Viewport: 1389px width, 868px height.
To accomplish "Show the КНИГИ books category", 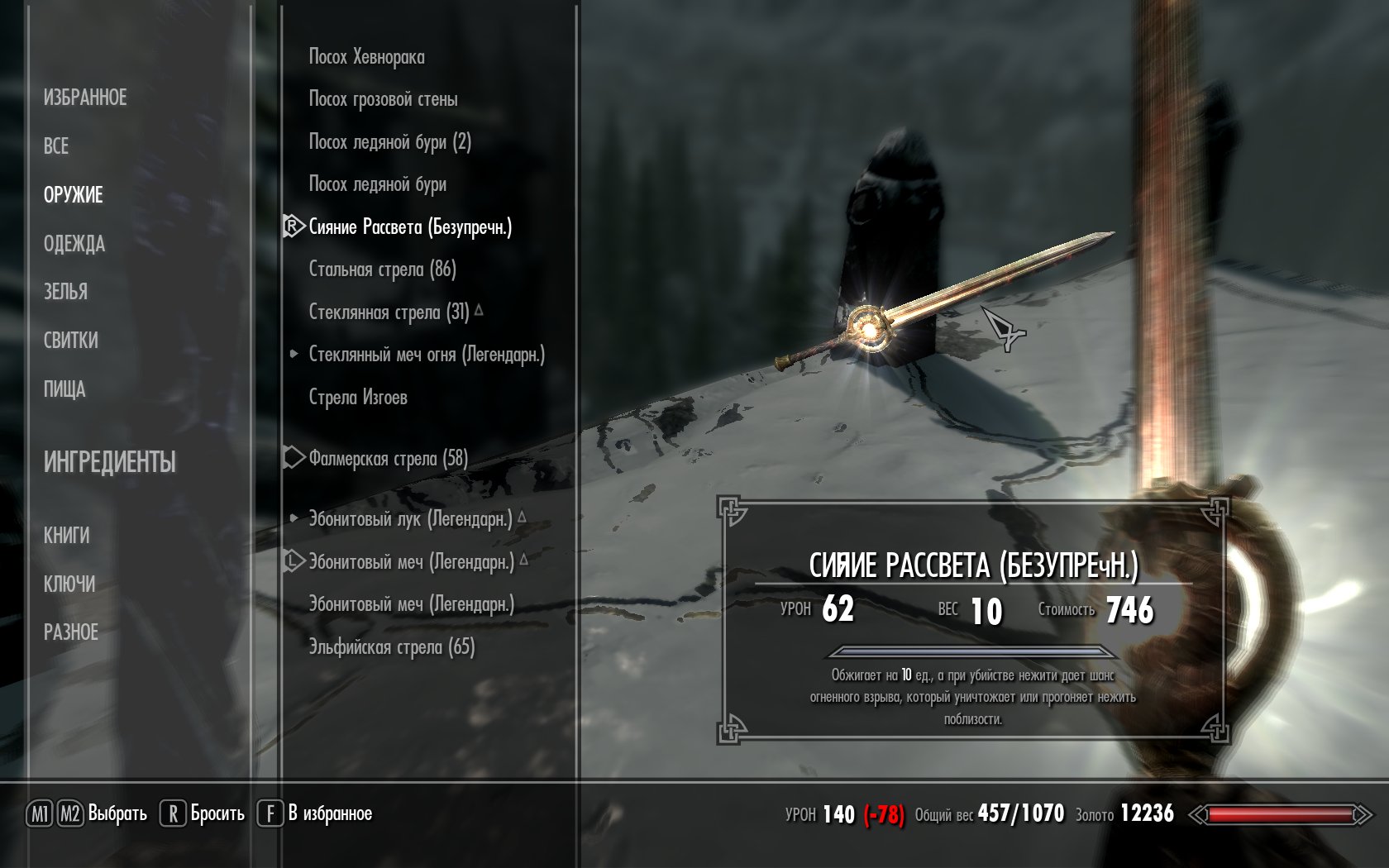I will click(x=67, y=536).
